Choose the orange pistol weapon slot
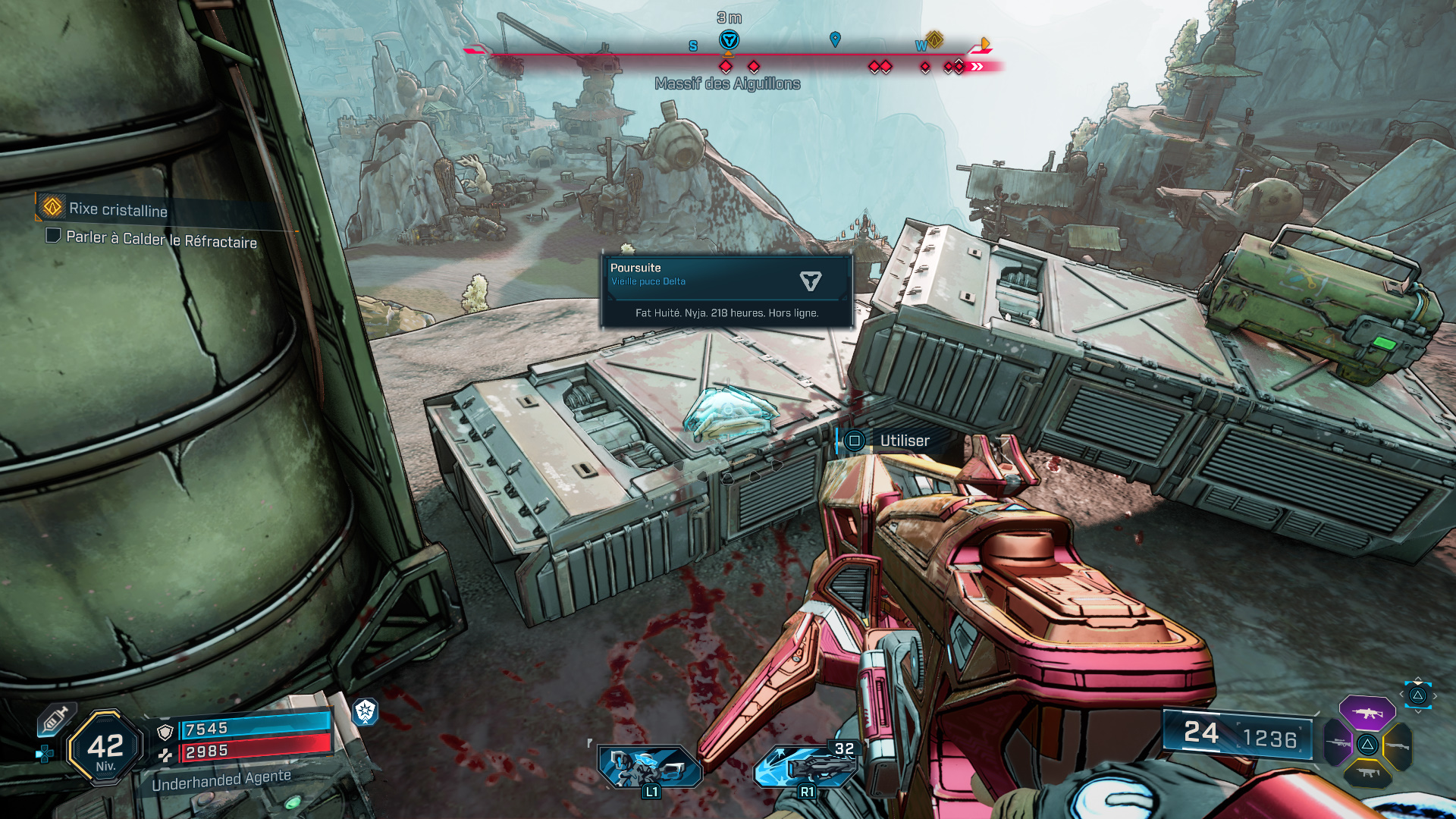The width and height of the screenshot is (1456, 819). [x=1367, y=773]
